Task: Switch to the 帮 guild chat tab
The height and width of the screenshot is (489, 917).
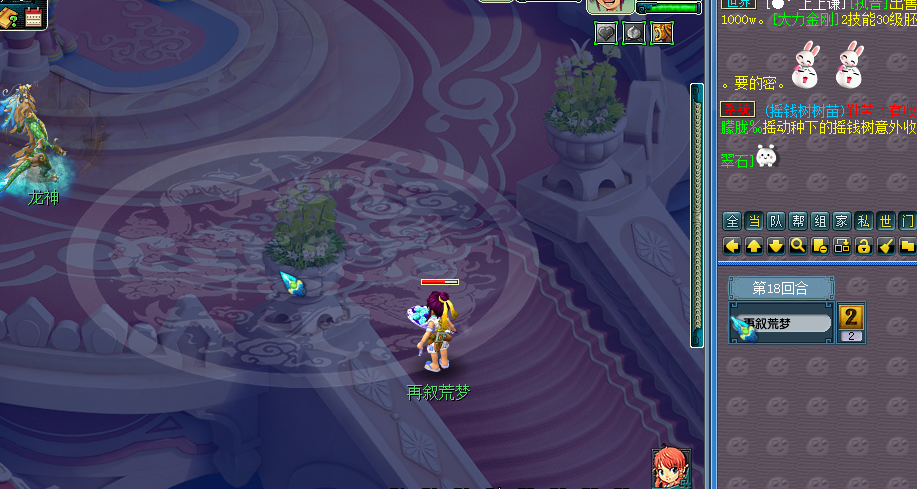Action: [798, 222]
